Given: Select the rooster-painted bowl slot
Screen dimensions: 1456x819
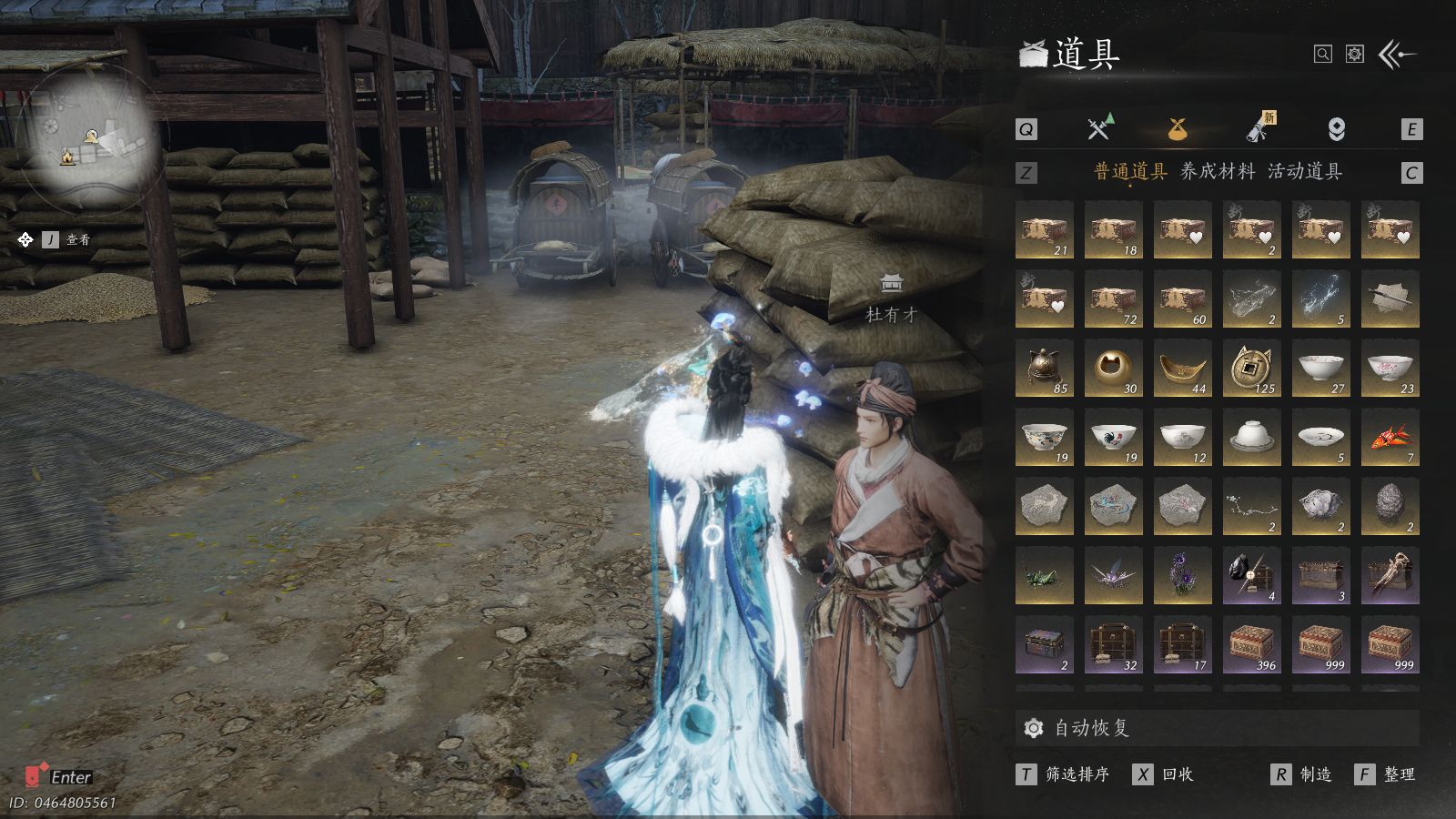Looking at the screenshot, I should [1113, 438].
